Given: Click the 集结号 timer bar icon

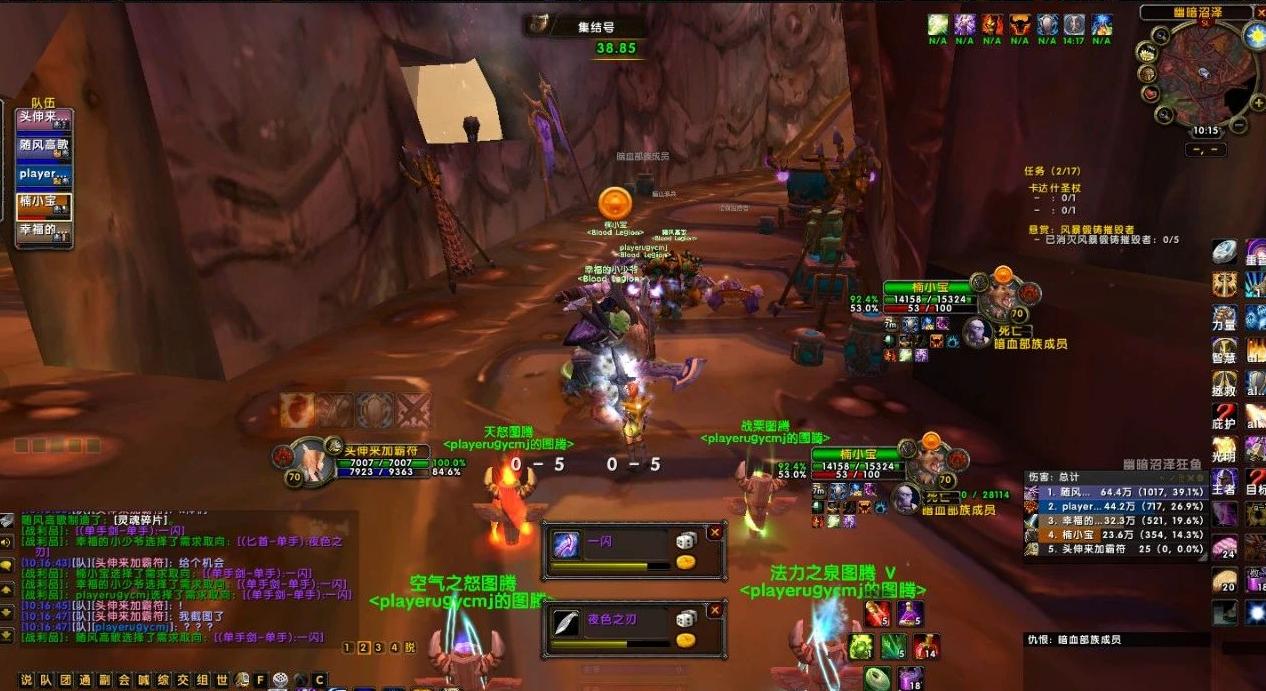Looking at the screenshot, I should (x=540, y=24).
